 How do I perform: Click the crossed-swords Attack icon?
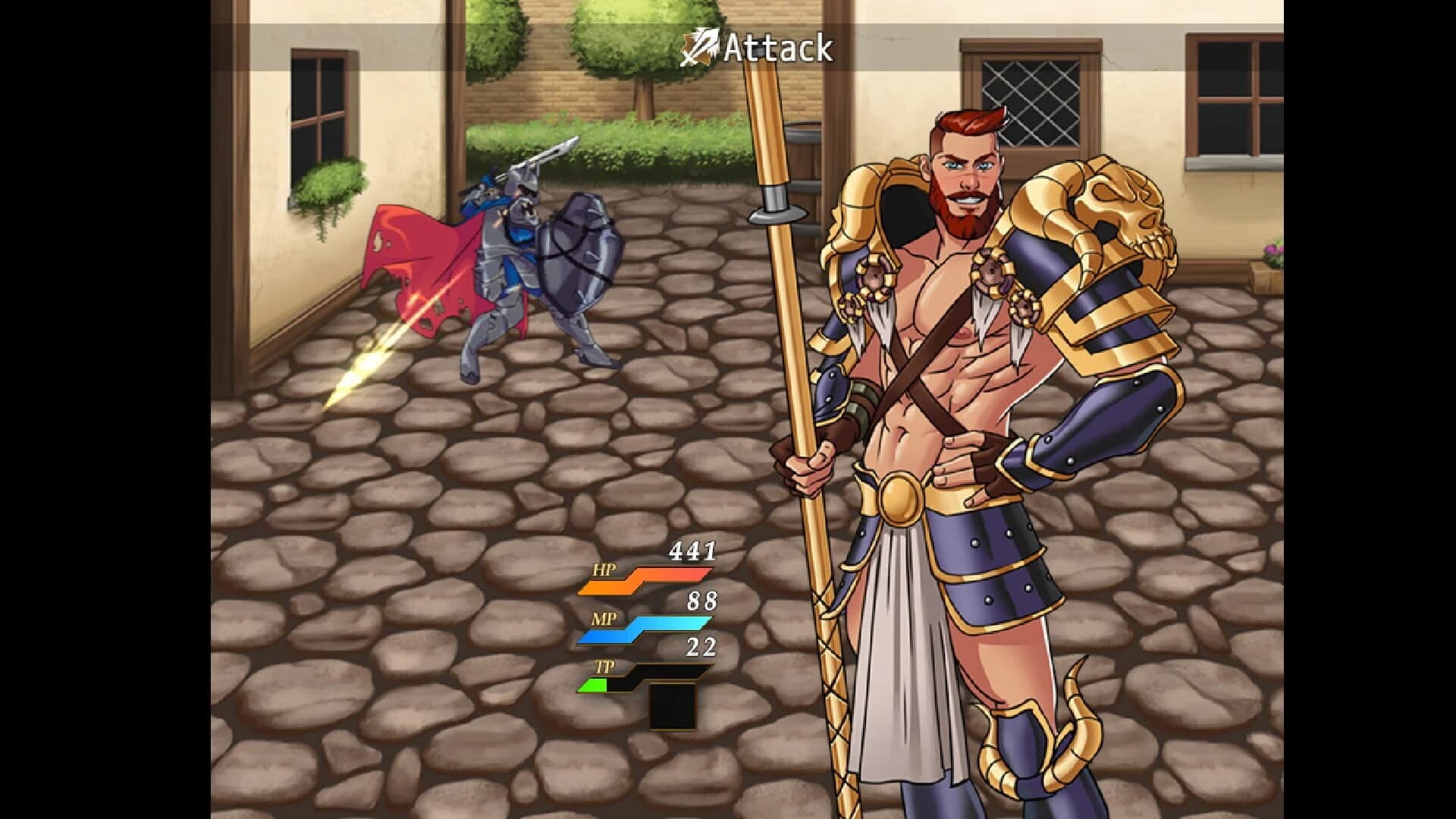click(701, 47)
